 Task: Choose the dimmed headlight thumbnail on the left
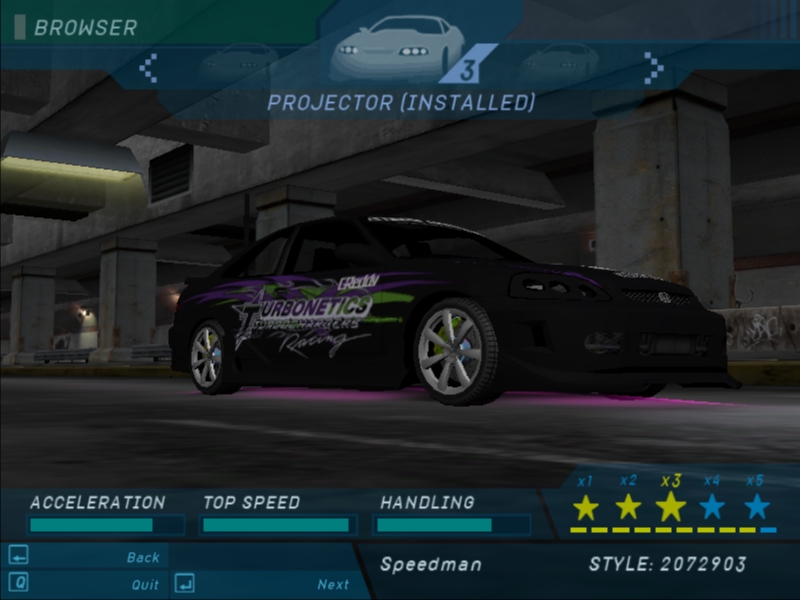(x=238, y=63)
